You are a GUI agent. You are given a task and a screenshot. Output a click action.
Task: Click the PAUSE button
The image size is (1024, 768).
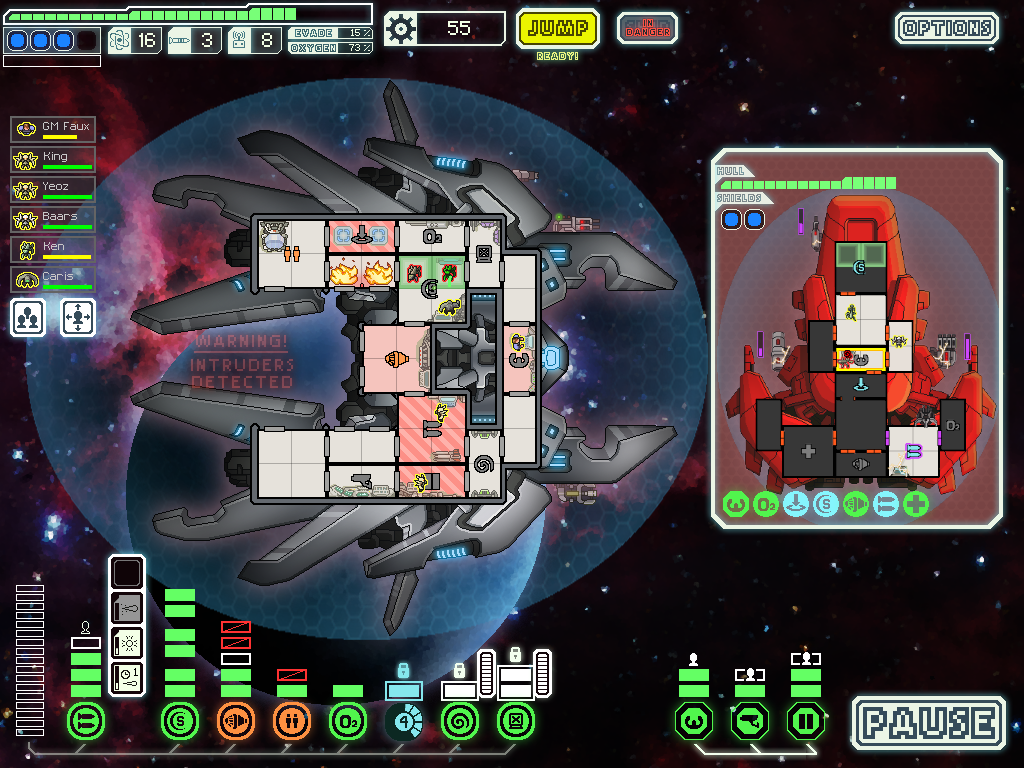coord(928,723)
